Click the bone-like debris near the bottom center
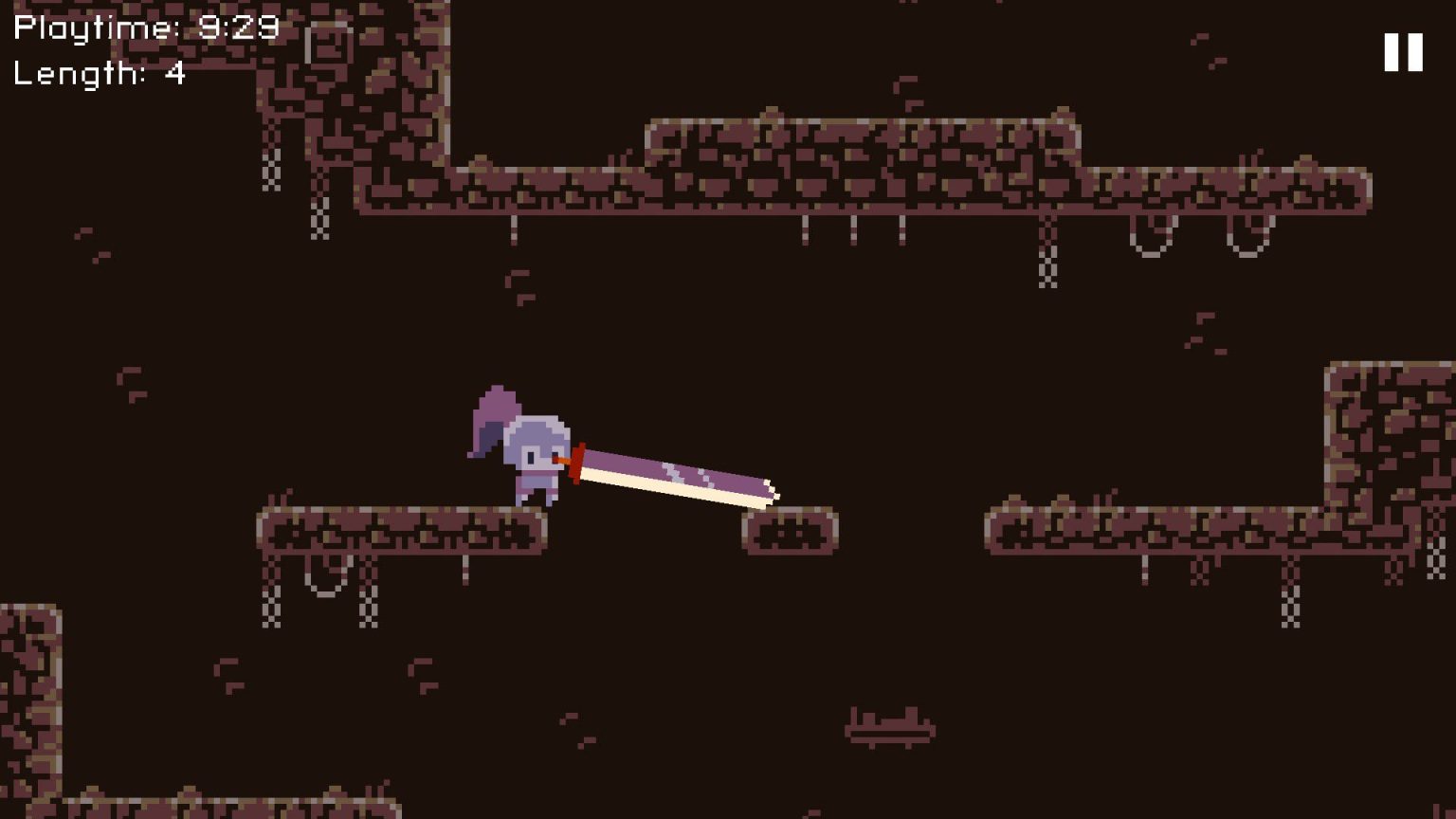The image size is (1456, 819). point(889,725)
